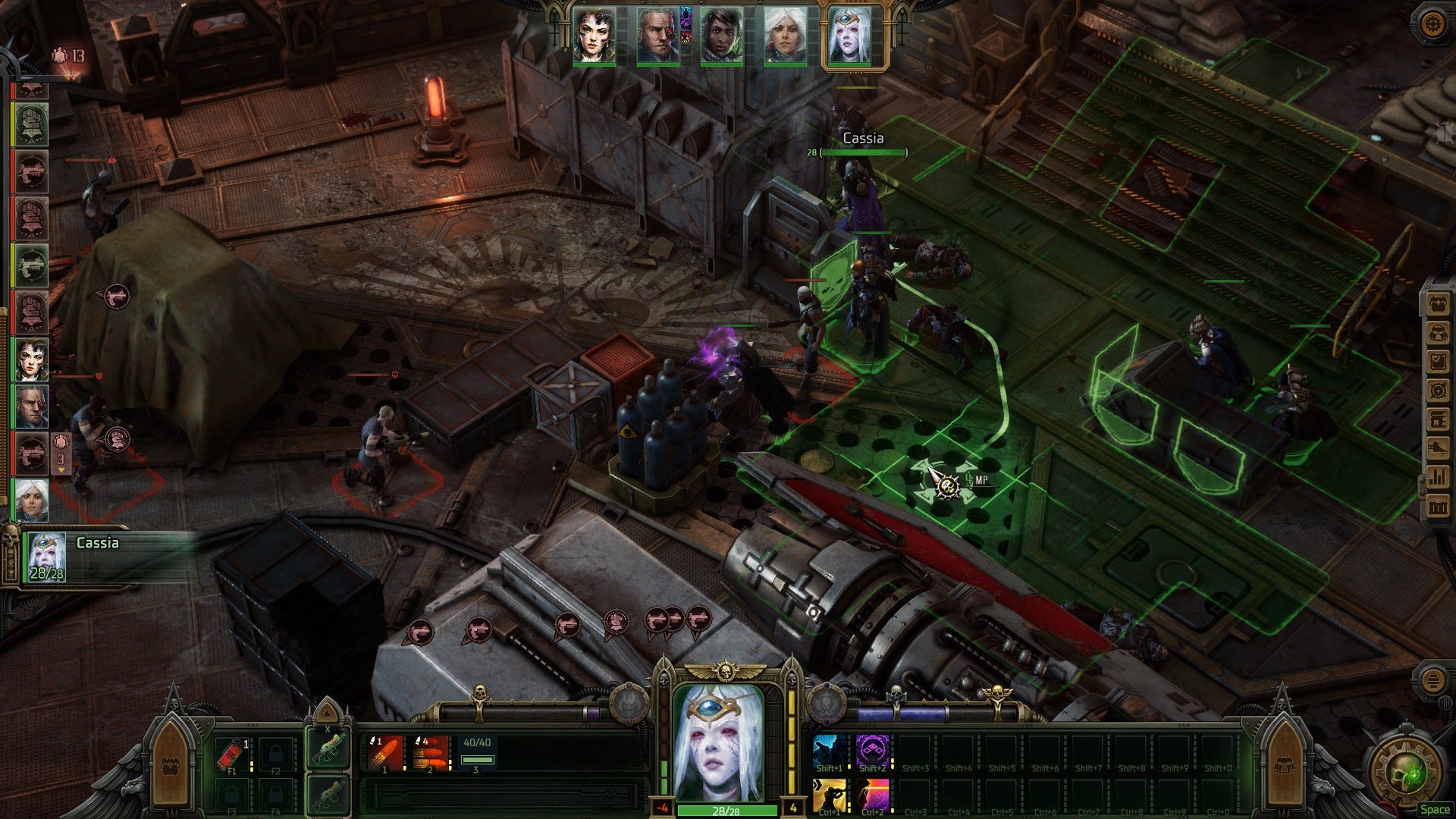Viewport: 1456px width, 819px height.
Task: Reload the weapon showing 40/40 ammo
Action: pos(477,753)
